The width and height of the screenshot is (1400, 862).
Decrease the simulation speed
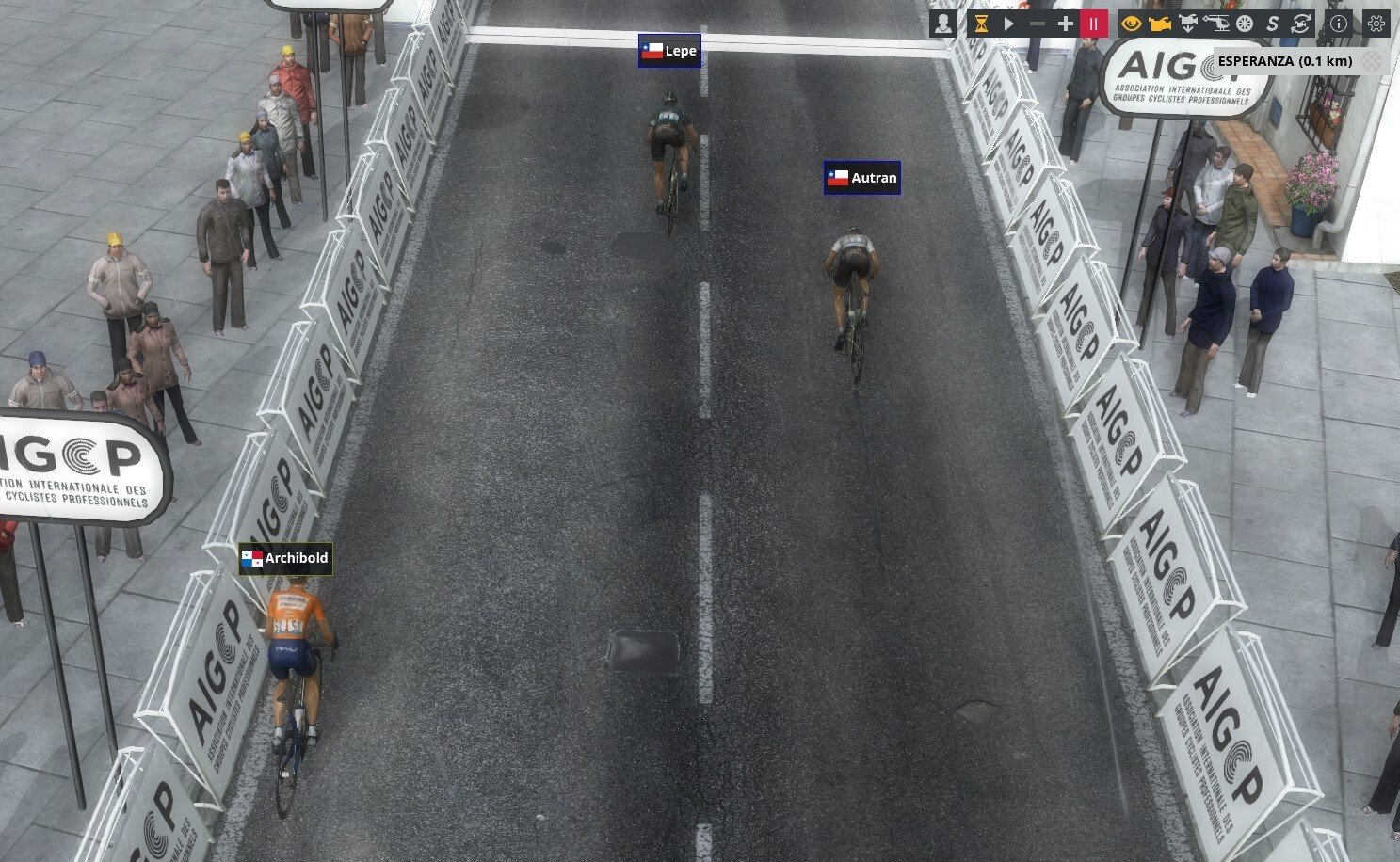click(x=1038, y=24)
